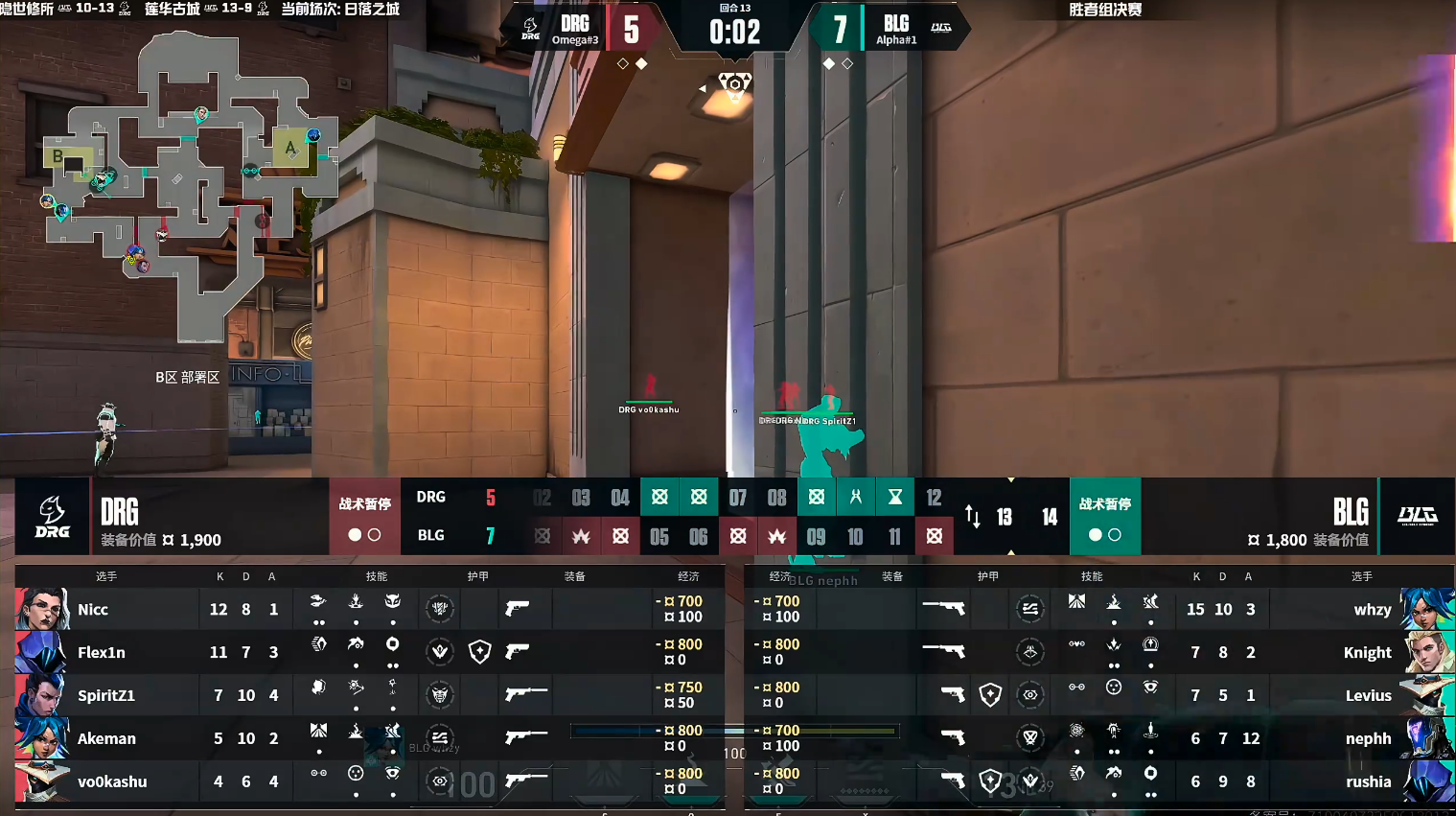The width and height of the screenshot is (1456, 816).
Task: Jump to round 14 marker
Action: pos(1050,517)
